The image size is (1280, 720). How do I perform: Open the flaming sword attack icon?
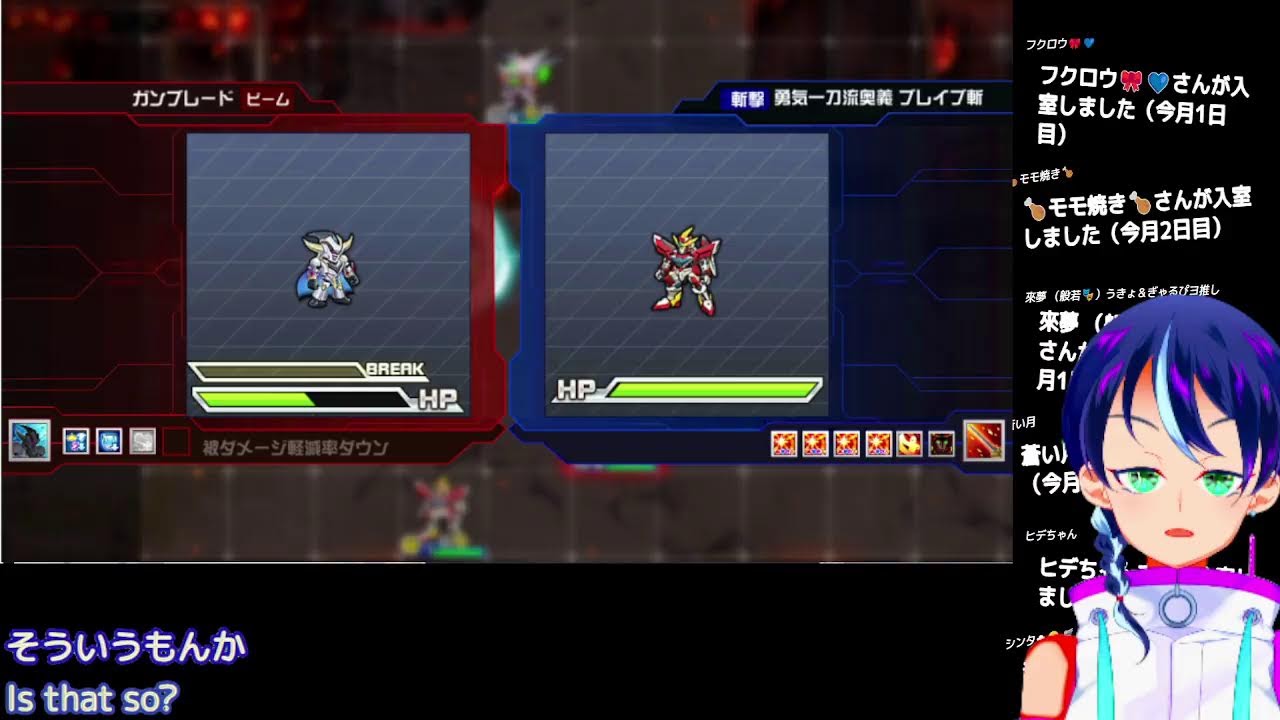point(983,440)
